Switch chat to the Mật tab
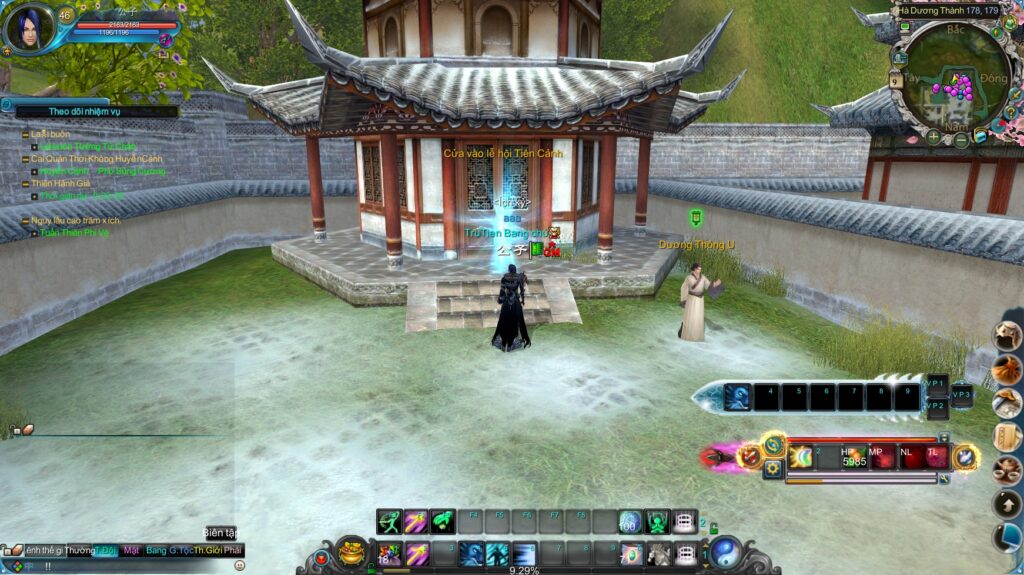The height and width of the screenshot is (575, 1024). pos(131,551)
